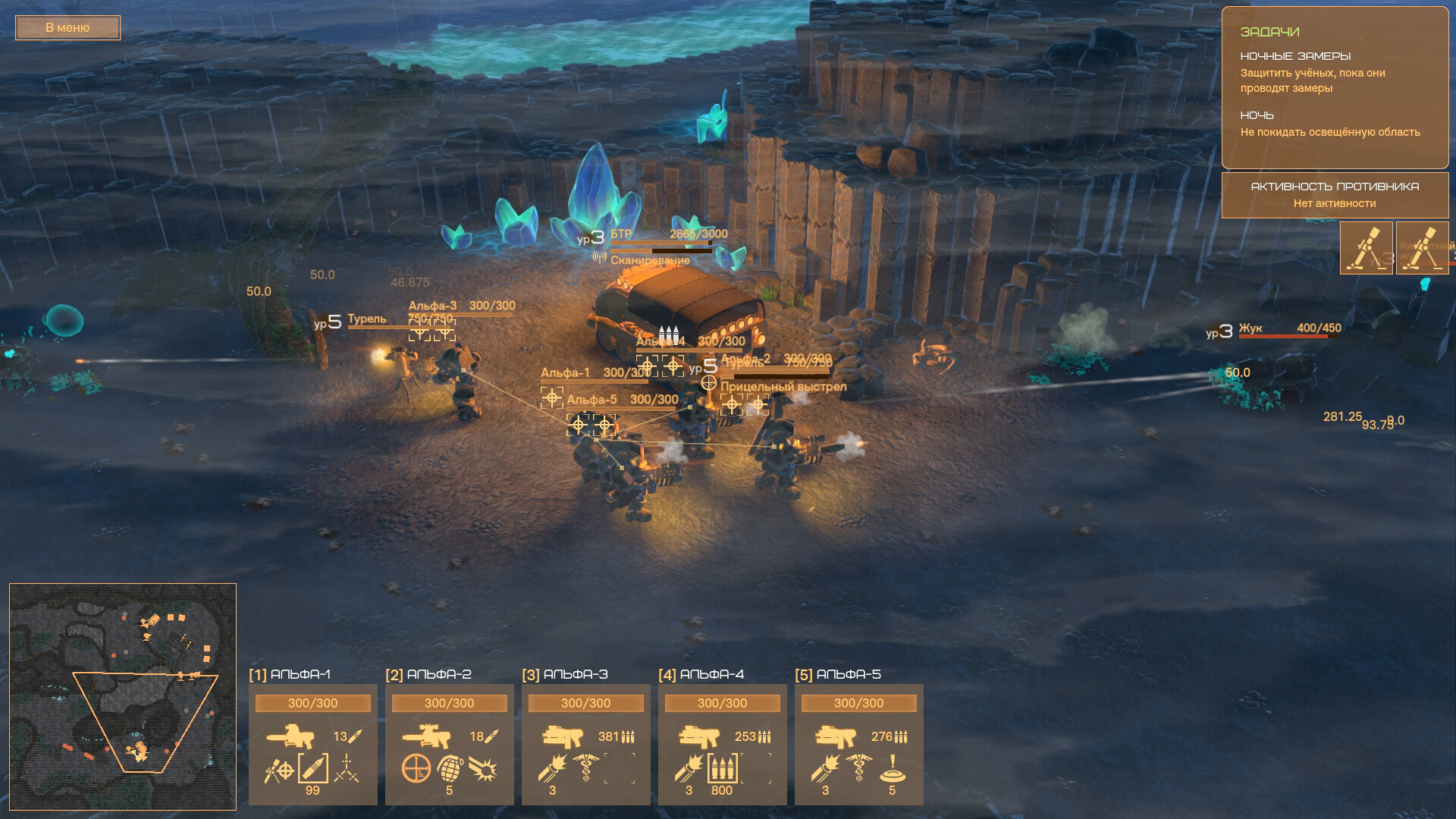
Task: Use Альфа-4's ammo crate ability
Action: (x=722, y=769)
